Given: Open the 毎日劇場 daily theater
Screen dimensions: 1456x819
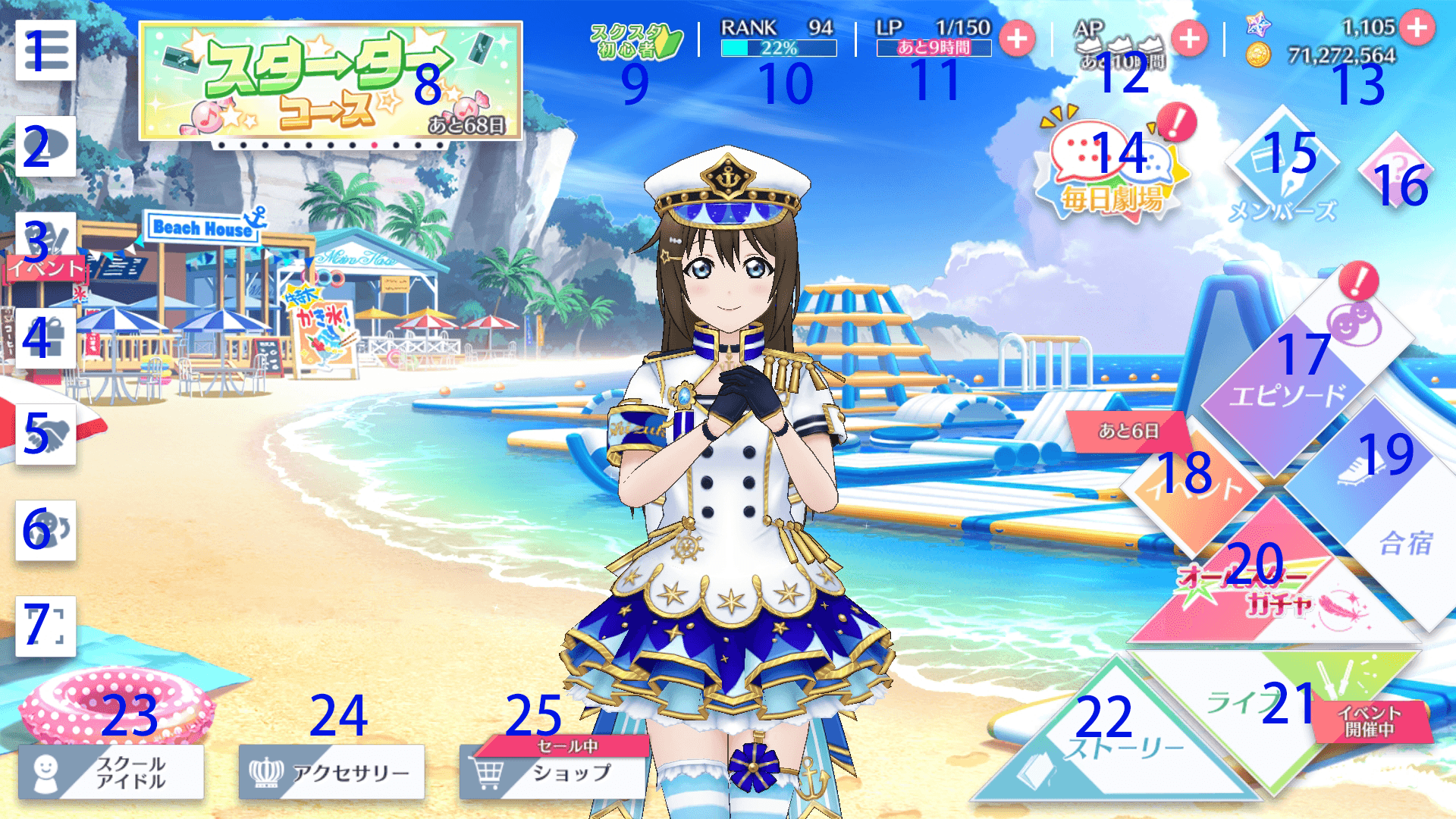Looking at the screenshot, I should point(1112,171).
